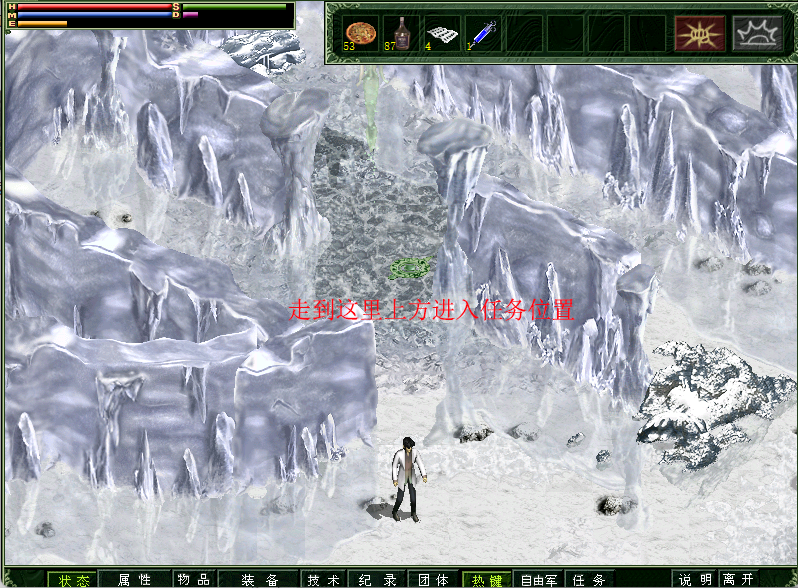Select the brown bottle hotbar slot
The width and height of the screenshot is (798, 588).
pos(401,32)
